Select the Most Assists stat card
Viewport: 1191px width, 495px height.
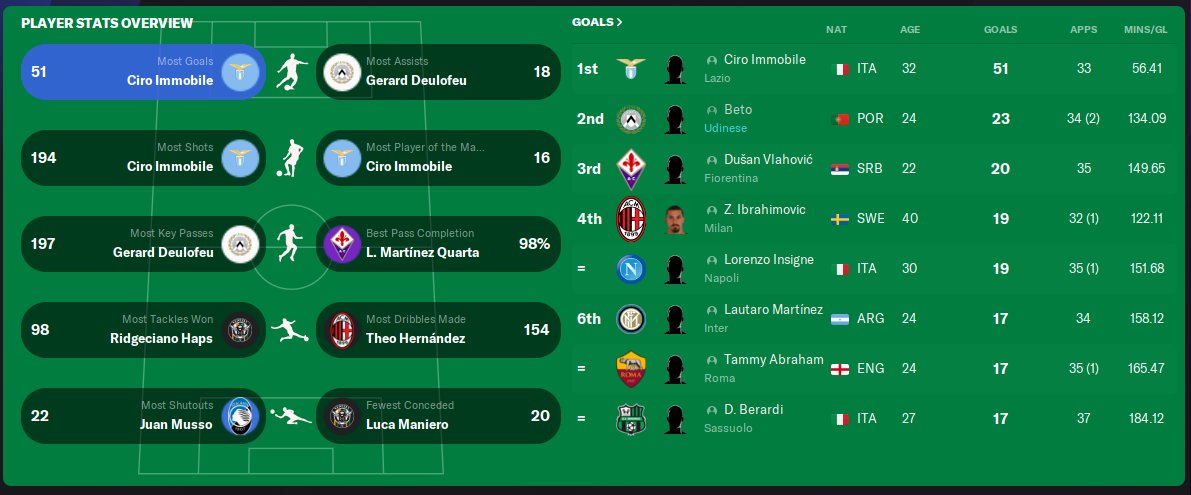[x=438, y=72]
